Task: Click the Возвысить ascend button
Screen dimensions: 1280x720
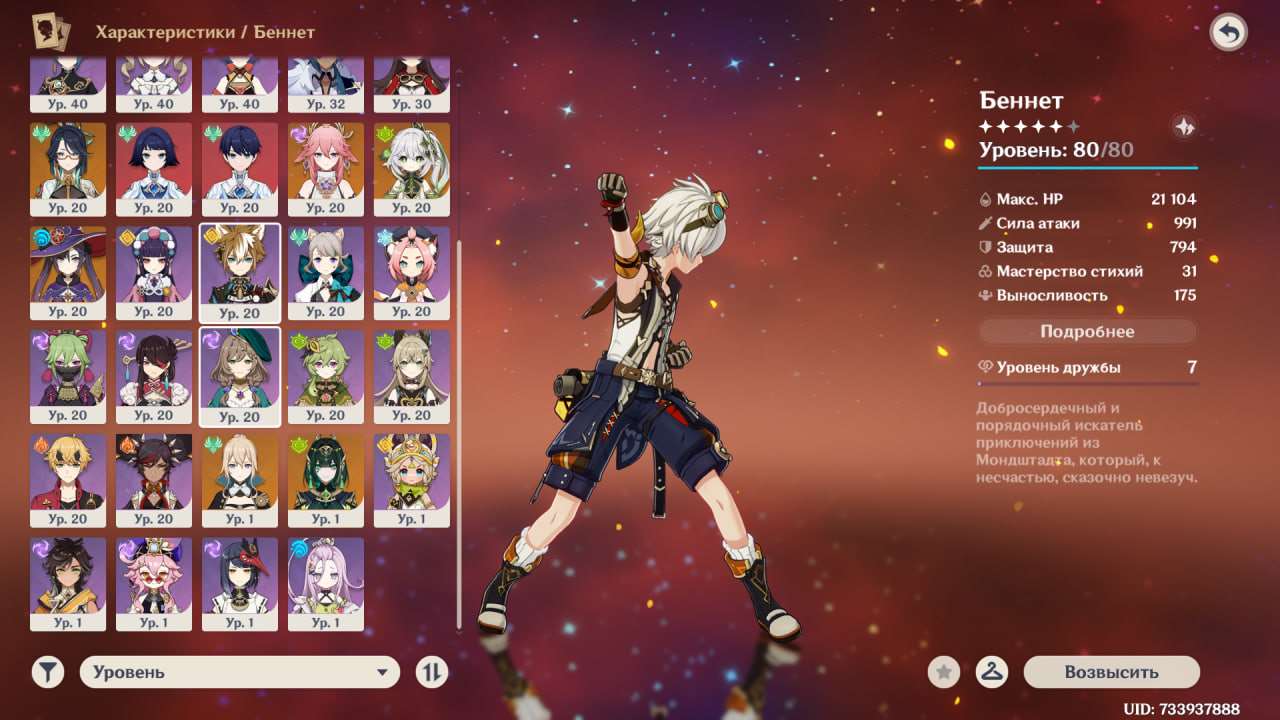Action: 1111,672
